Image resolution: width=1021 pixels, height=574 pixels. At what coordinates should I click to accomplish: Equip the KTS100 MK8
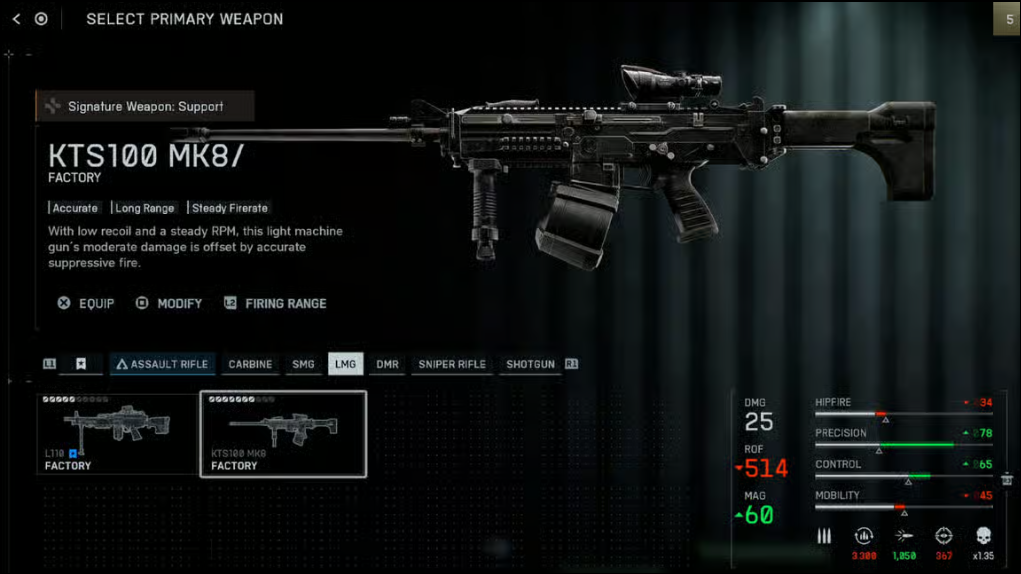click(x=86, y=303)
